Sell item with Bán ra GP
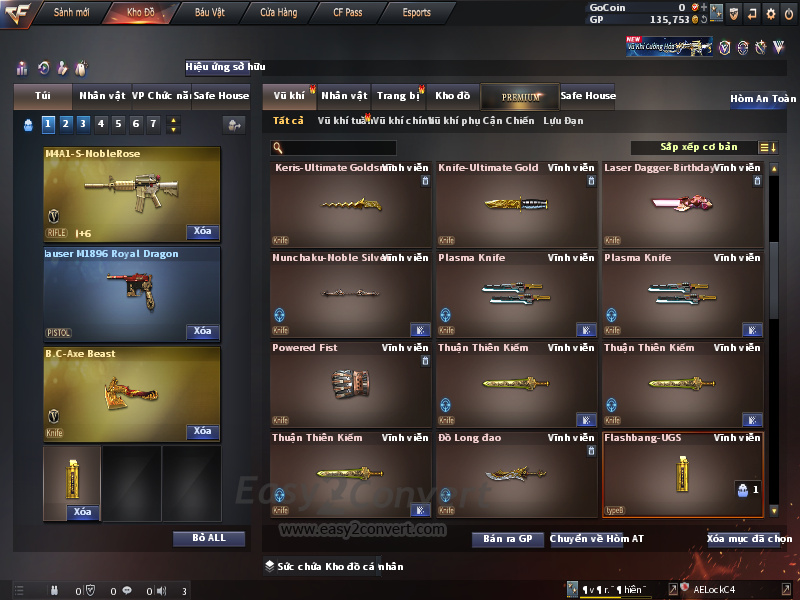This screenshot has width=800, height=600. tap(507, 539)
